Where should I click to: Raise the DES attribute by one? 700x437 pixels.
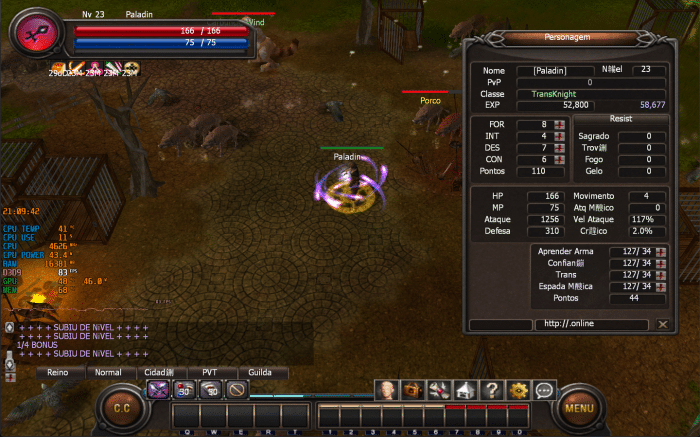tap(559, 148)
